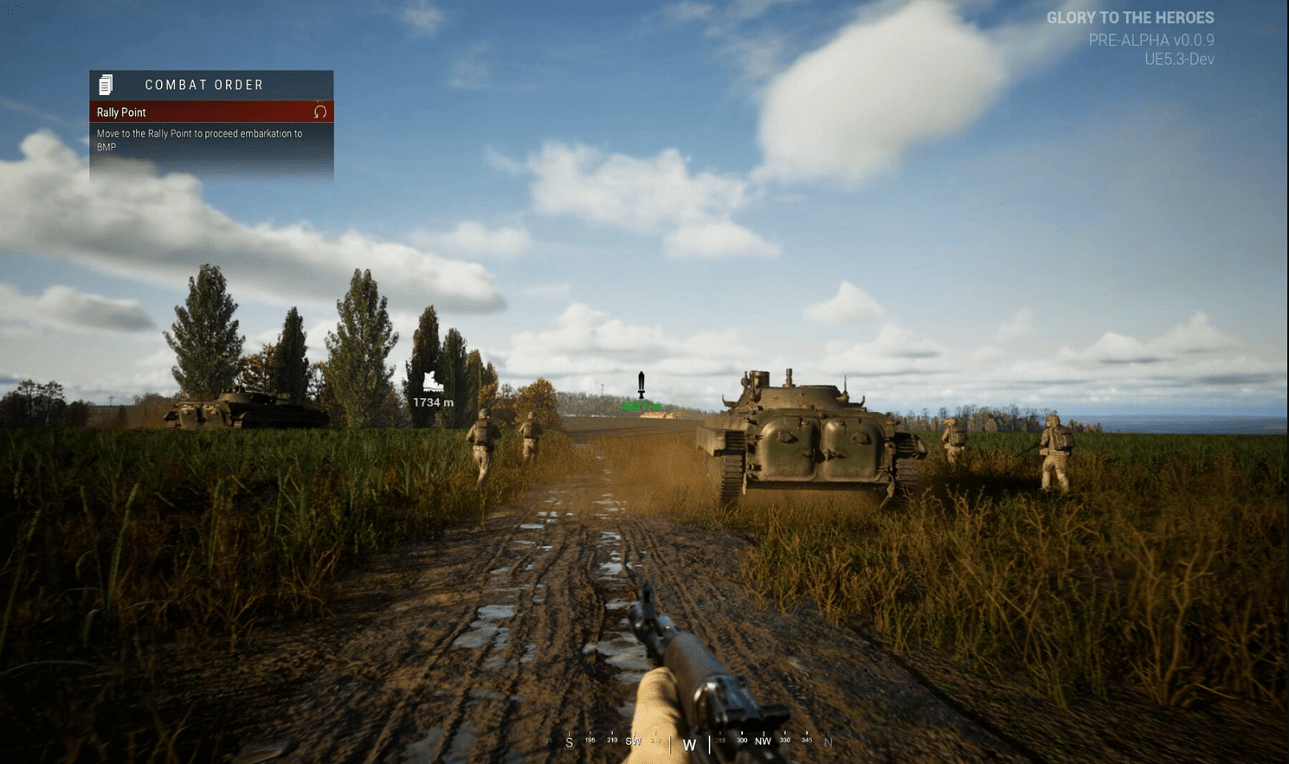
Task: Click the Combat Order document icon
Action: (x=104, y=84)
